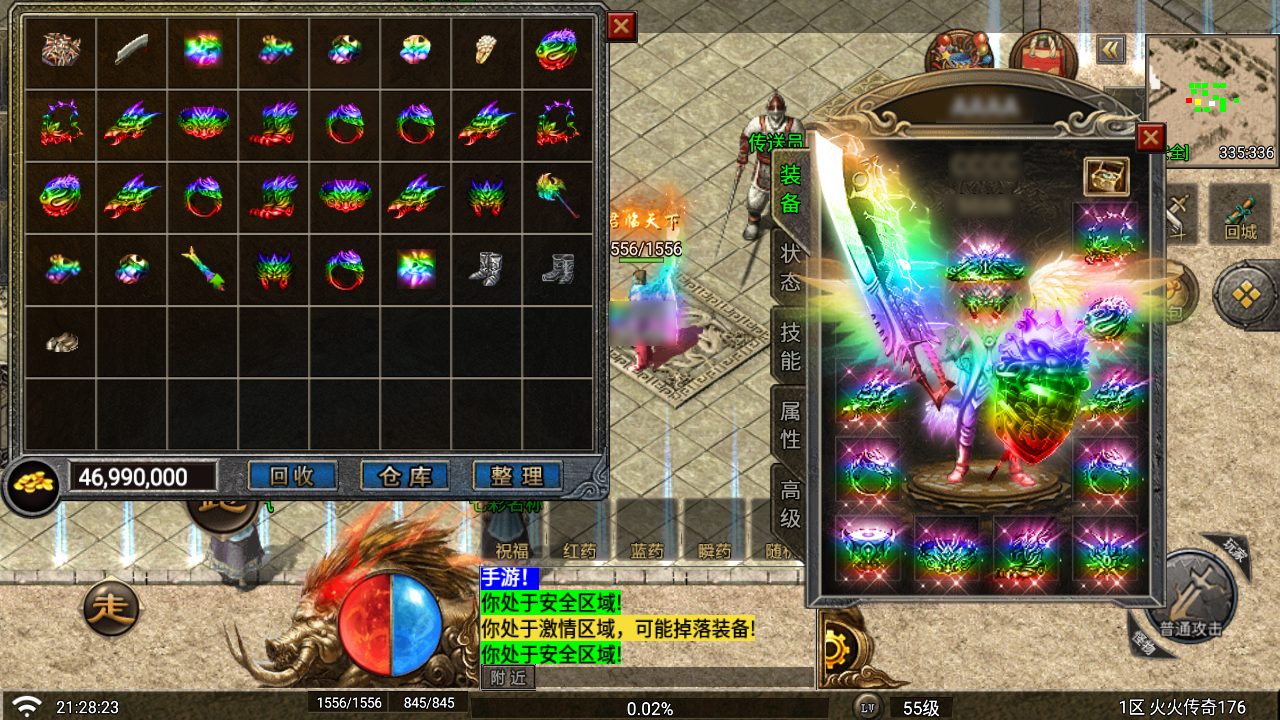1280x720 pixels.
Task: Show the 属性 attributes tab
Action: [x=790, y=424]
